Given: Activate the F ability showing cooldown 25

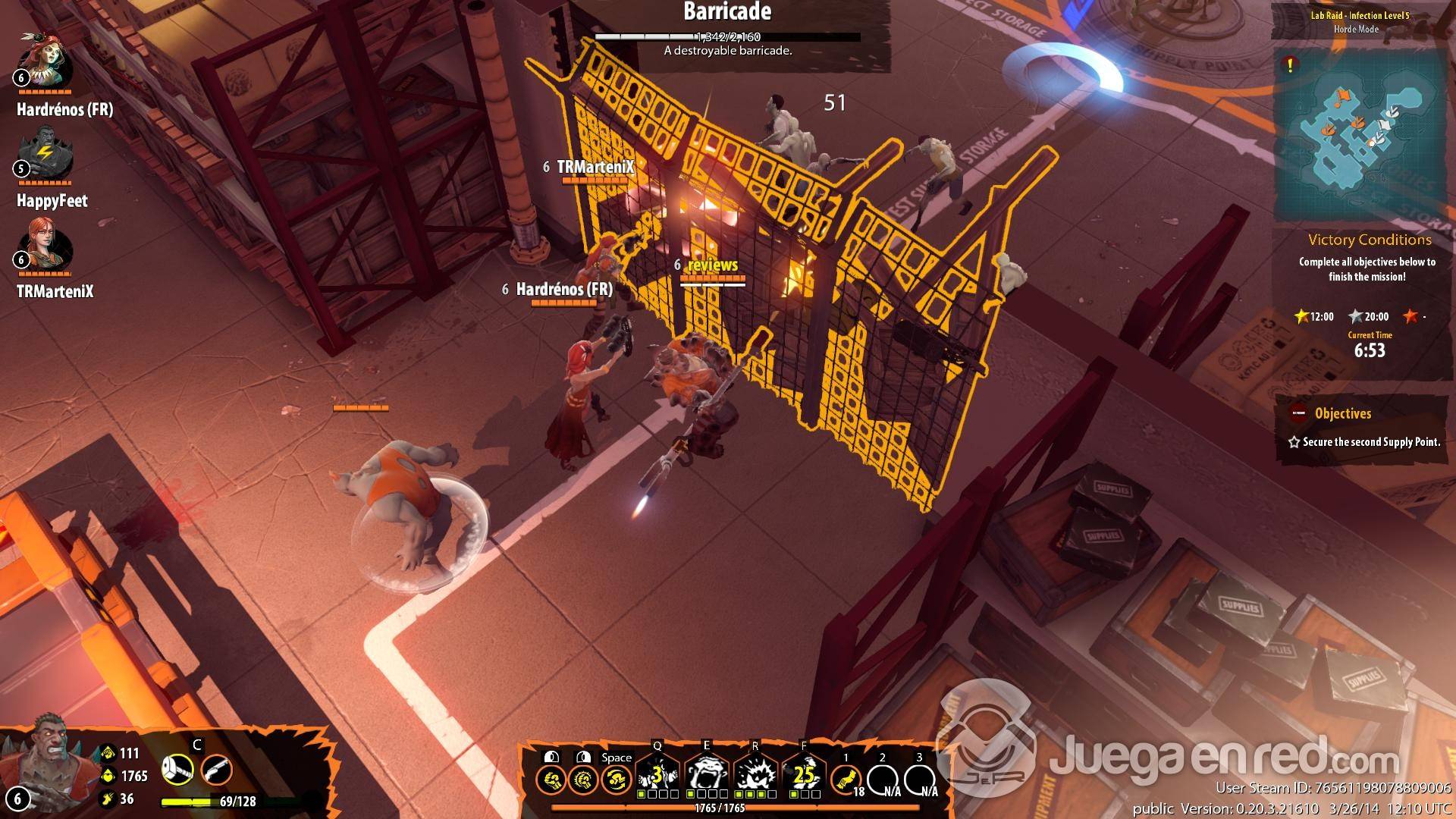Looking at the screenshot, I should pyautogui.click(x=804, y=775).
